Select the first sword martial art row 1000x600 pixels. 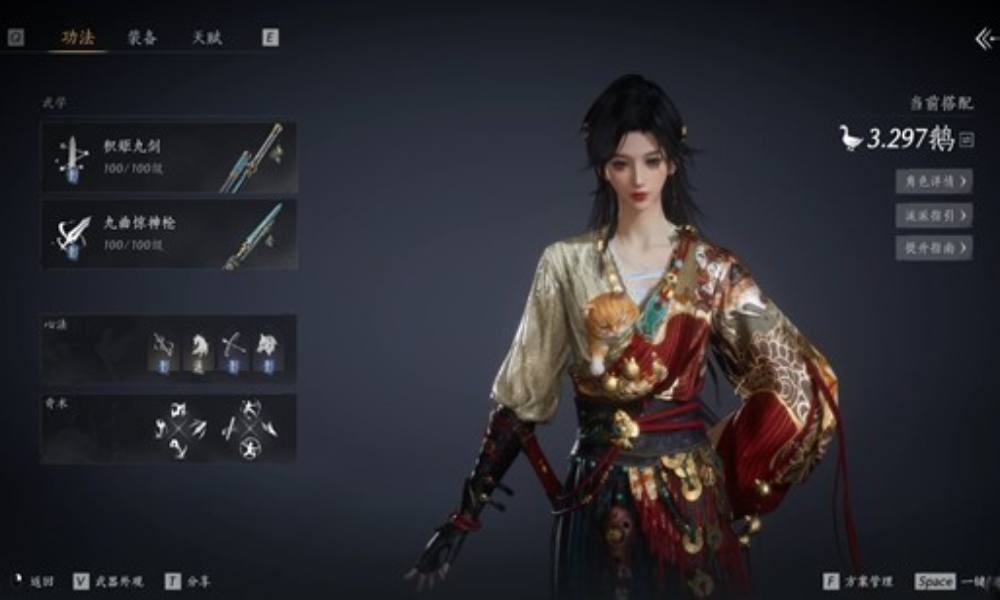click(x=168, y=157)
